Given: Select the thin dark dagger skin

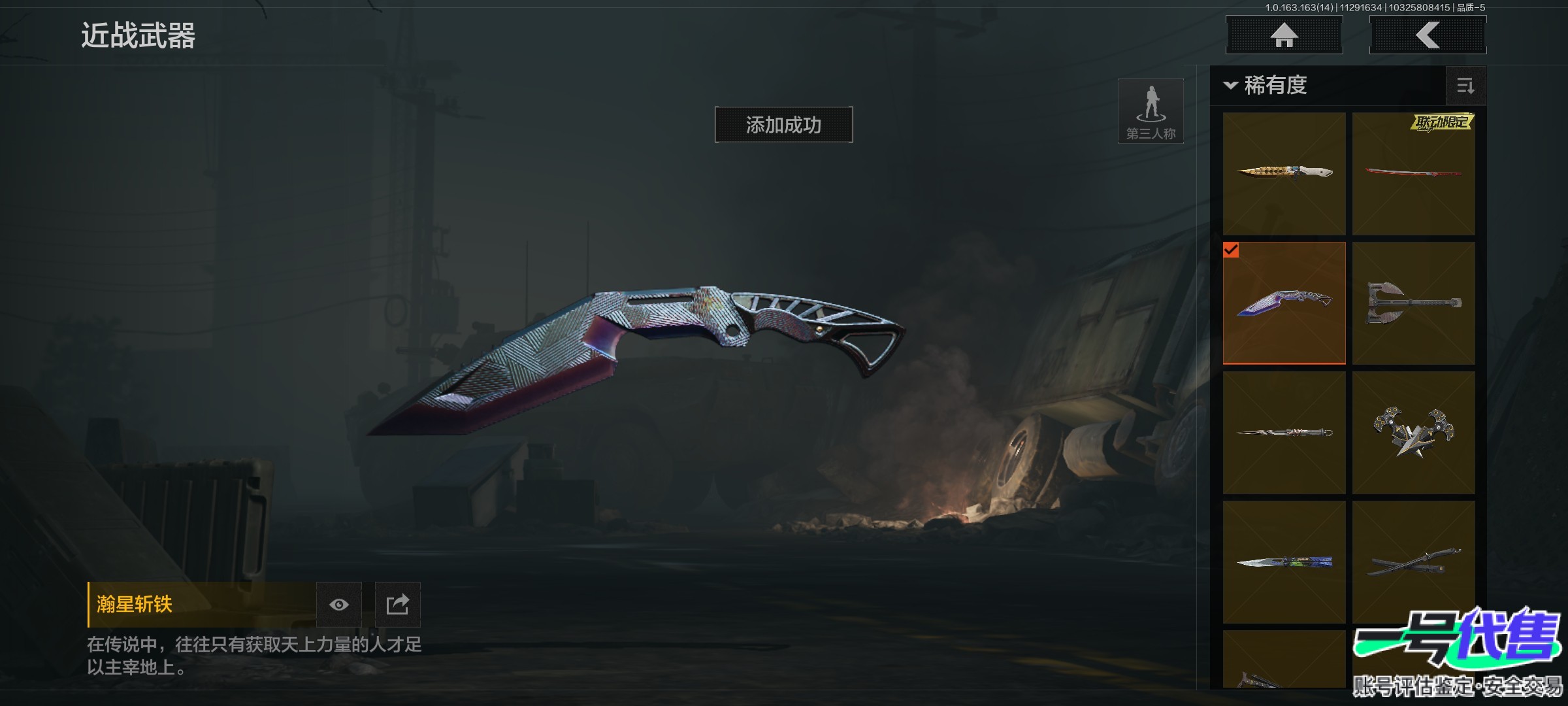Looking at the screenshot, I should pyautogui.click(x=1284, y=432).
